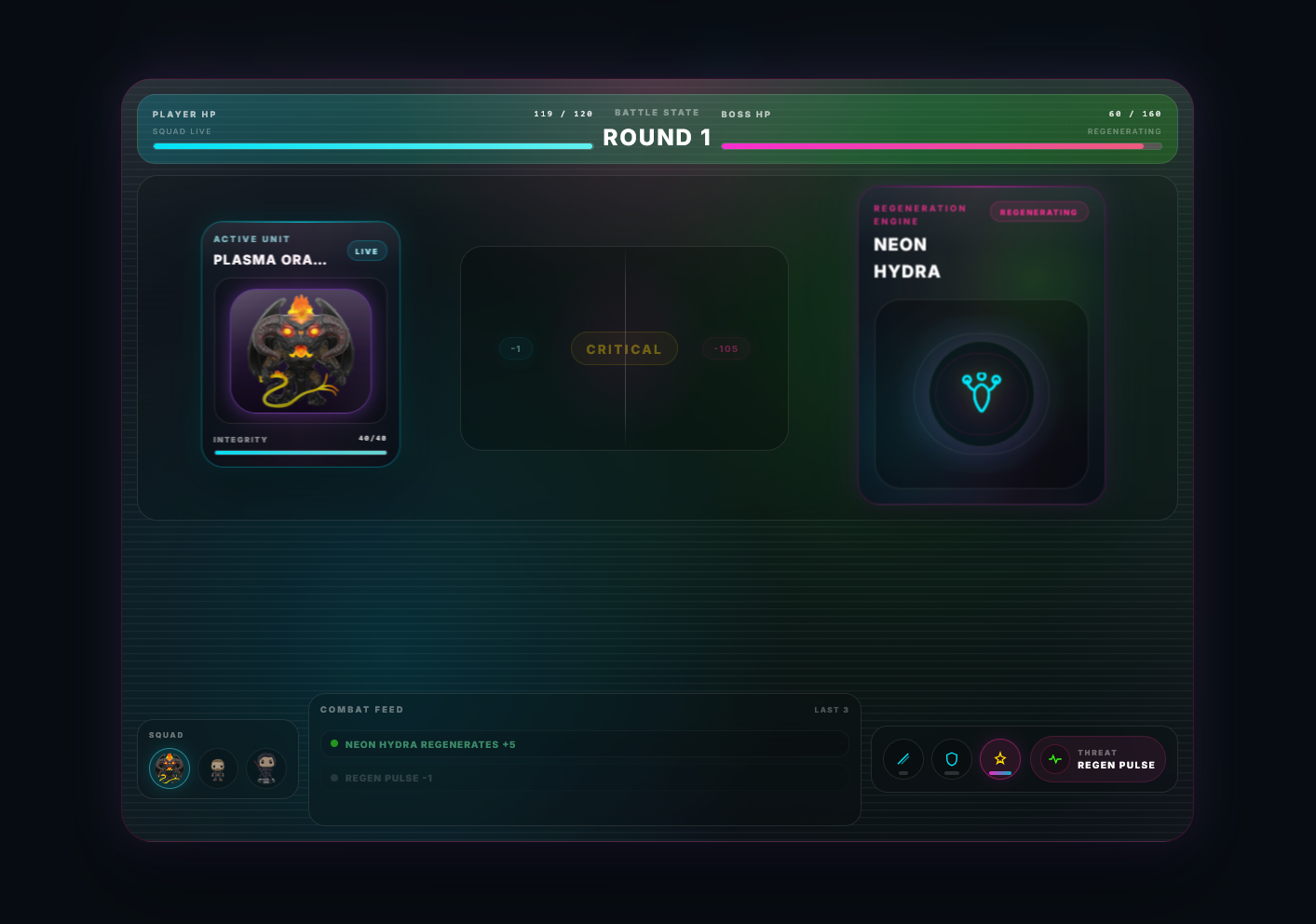
Task: Click the gray dot beside Regen Pulse -1
Action: (x=334, y=778)
